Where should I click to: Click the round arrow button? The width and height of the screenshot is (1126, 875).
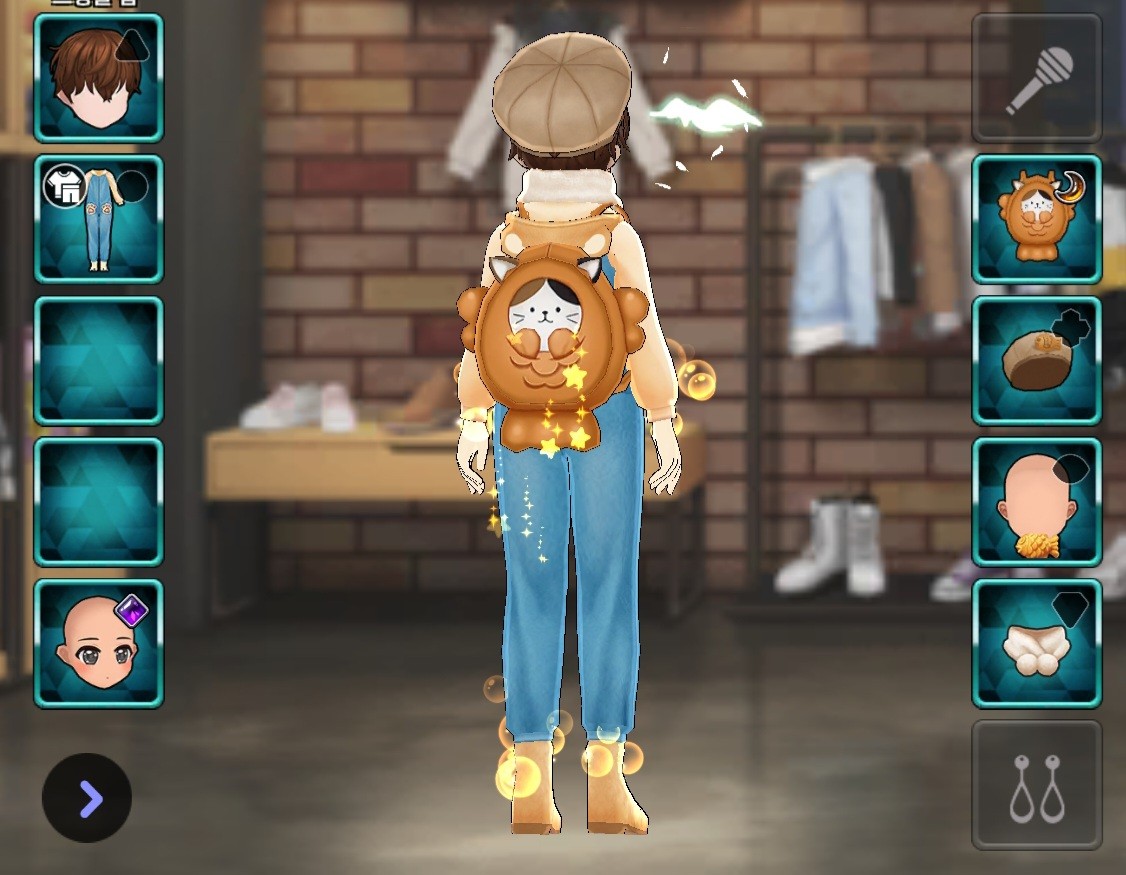point(87,798)
